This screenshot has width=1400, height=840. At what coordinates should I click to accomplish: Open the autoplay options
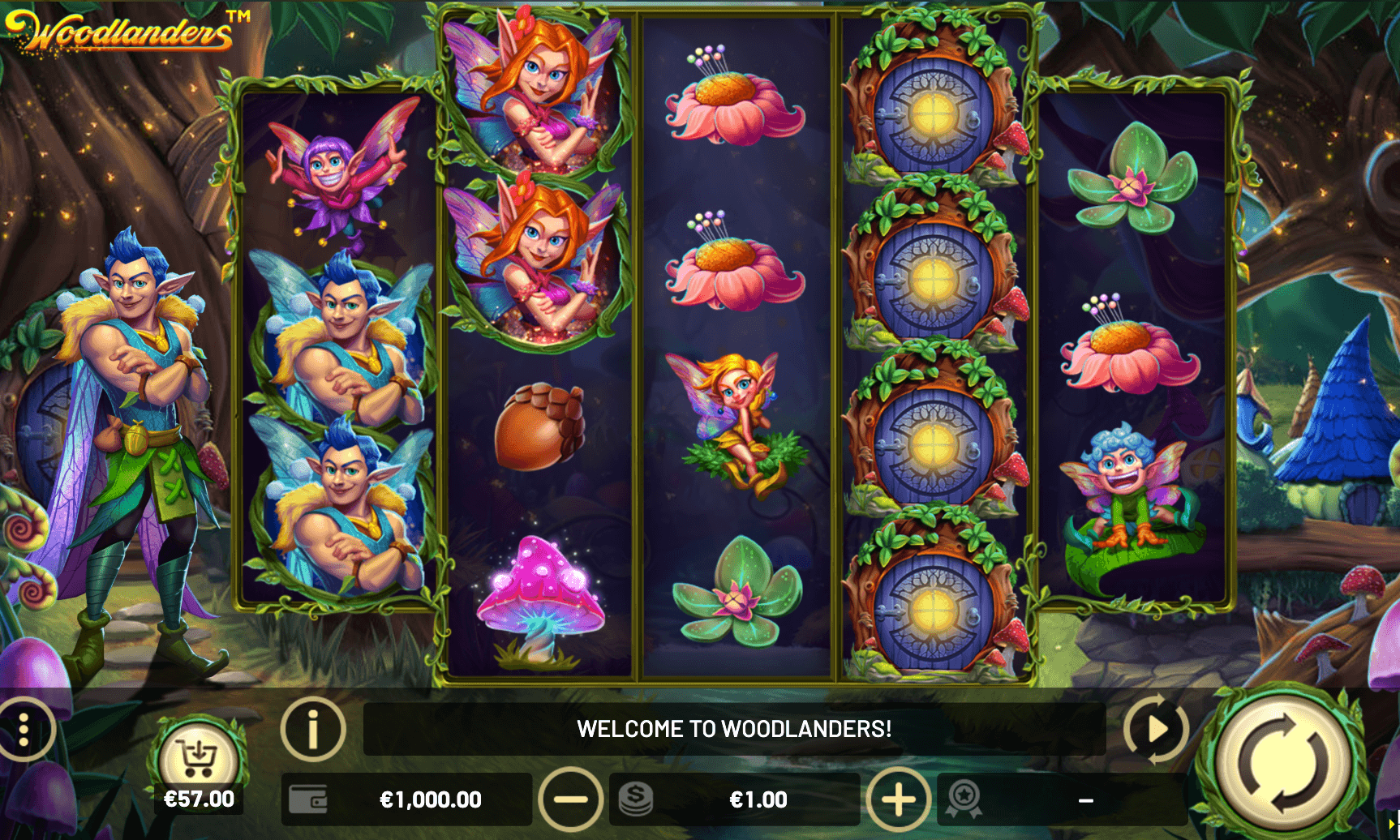[x=1156, y=729]
